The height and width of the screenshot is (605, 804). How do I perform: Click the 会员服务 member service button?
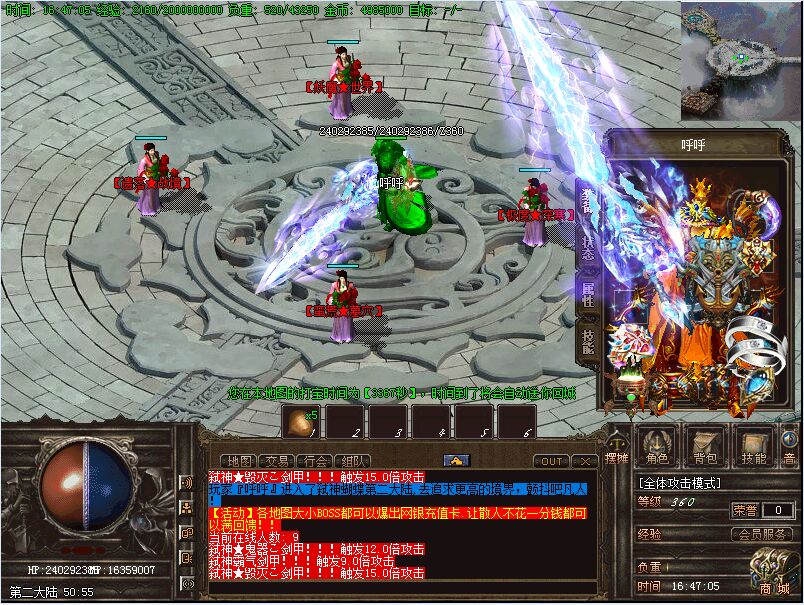(x=764, y=533)
